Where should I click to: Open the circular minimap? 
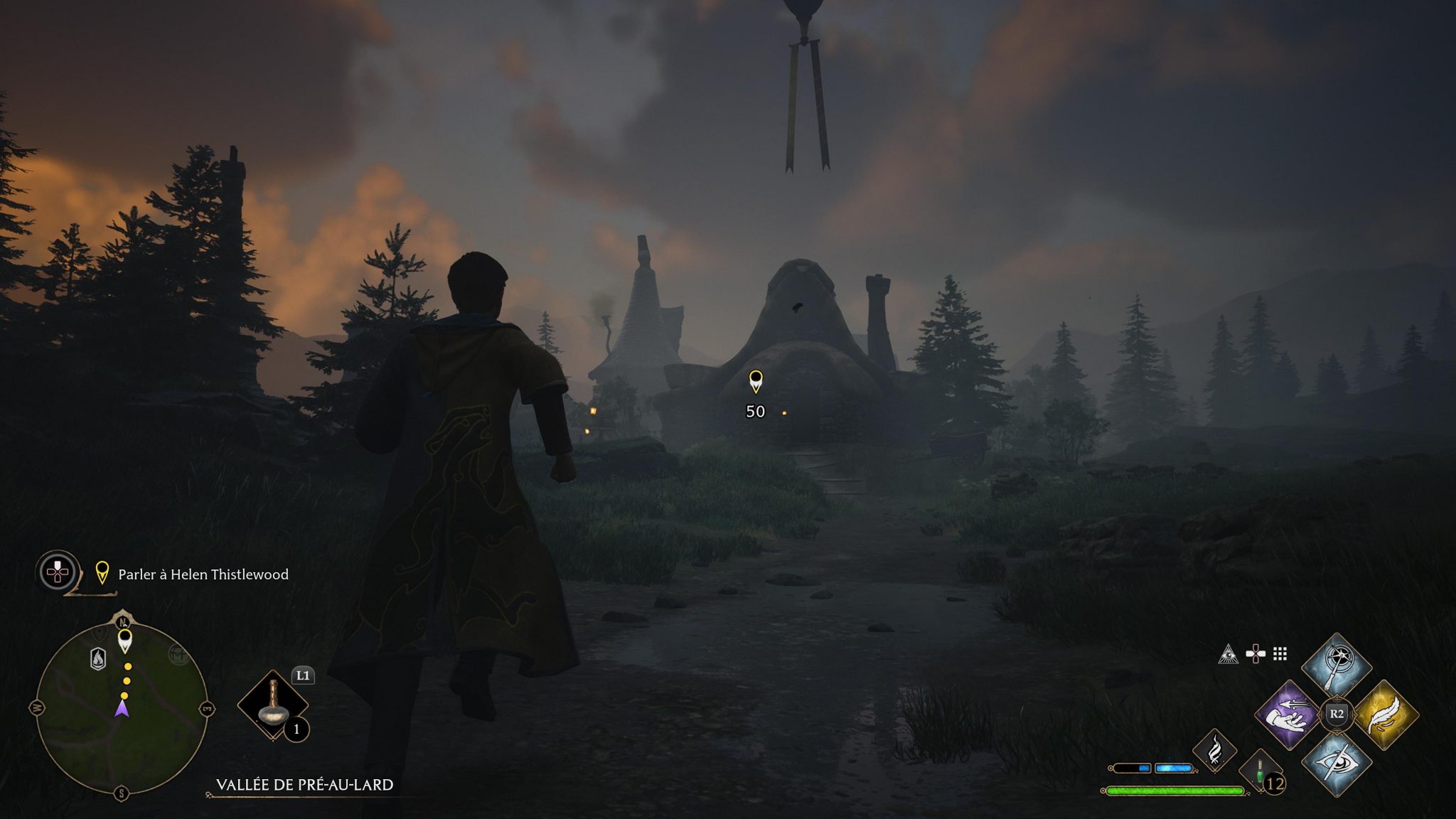click(x=122, y=703)
